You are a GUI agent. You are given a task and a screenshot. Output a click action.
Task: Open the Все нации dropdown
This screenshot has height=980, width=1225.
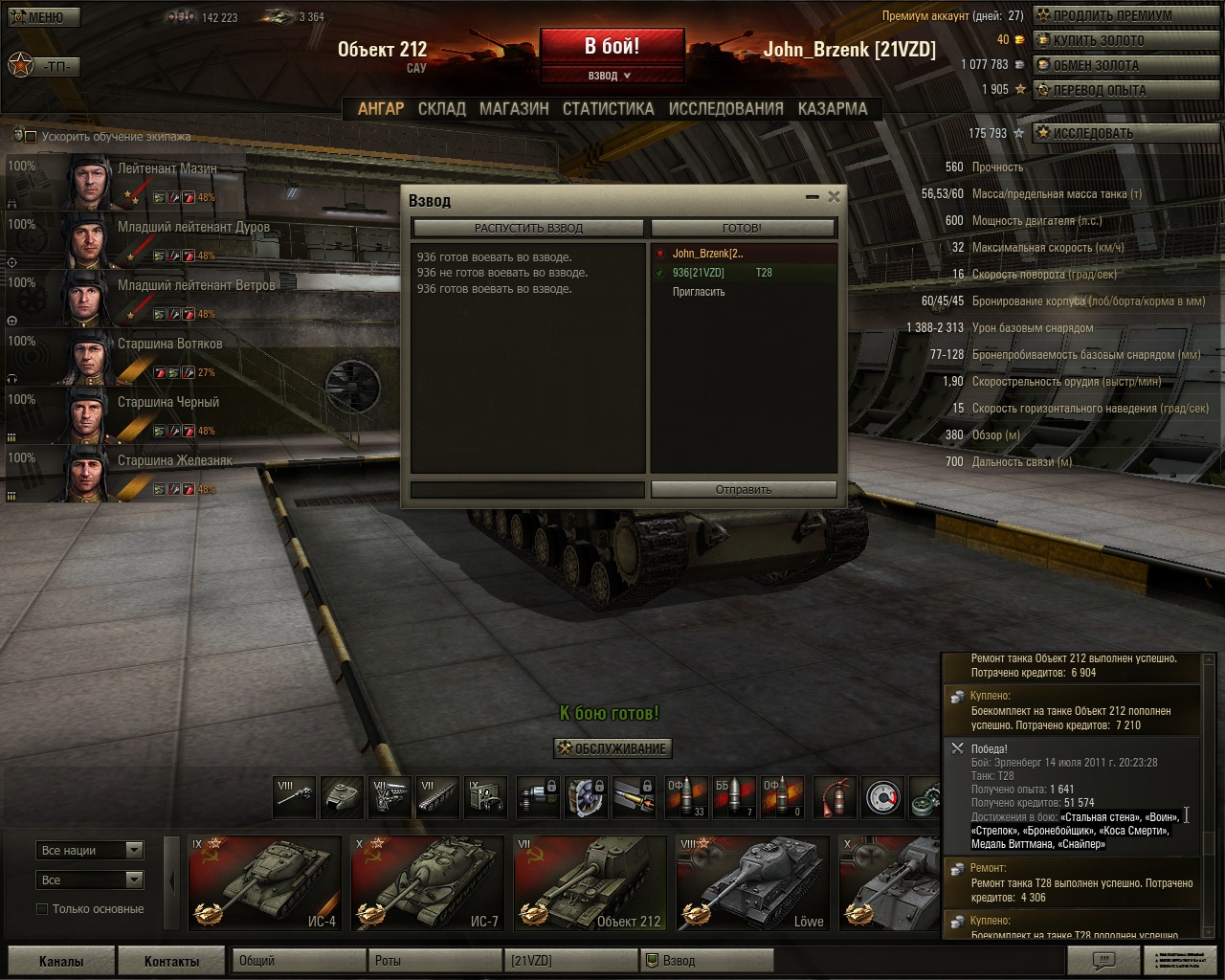91,850
